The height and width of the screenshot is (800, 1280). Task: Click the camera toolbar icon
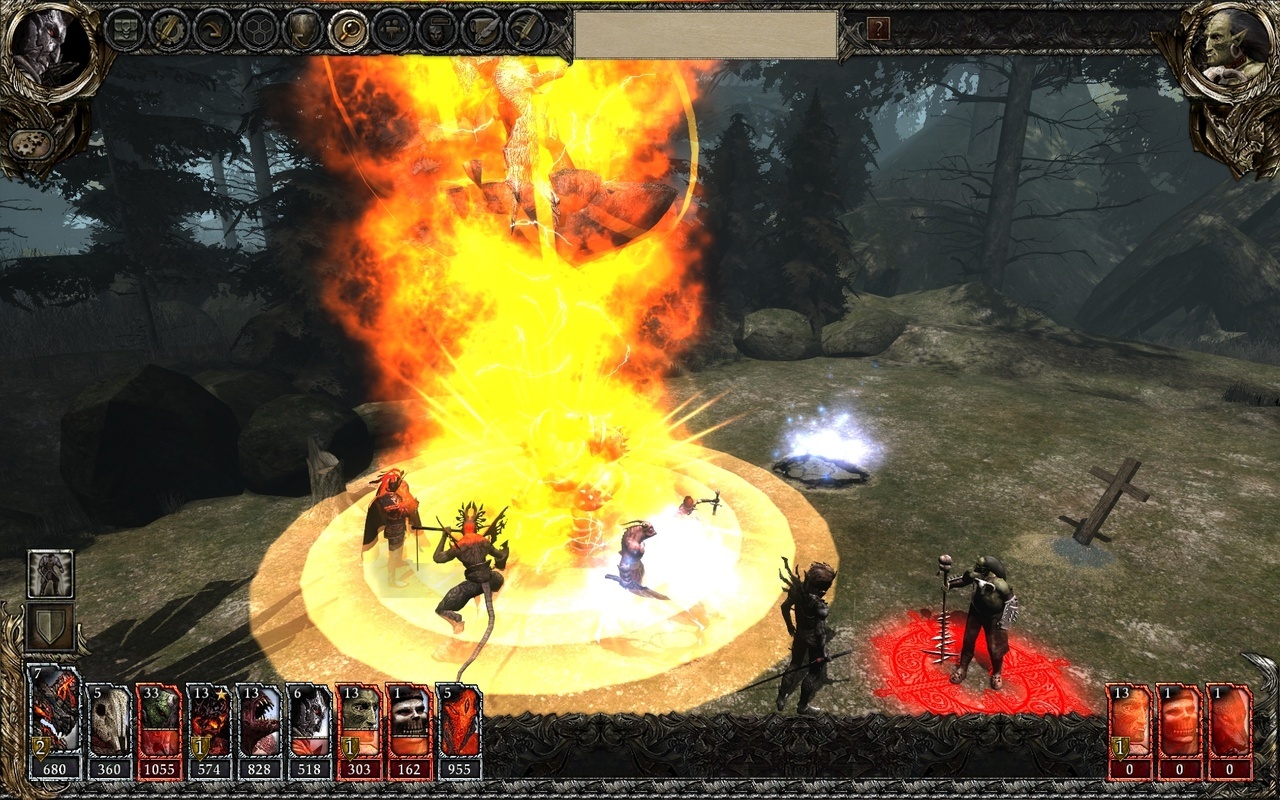click(391, 29)
